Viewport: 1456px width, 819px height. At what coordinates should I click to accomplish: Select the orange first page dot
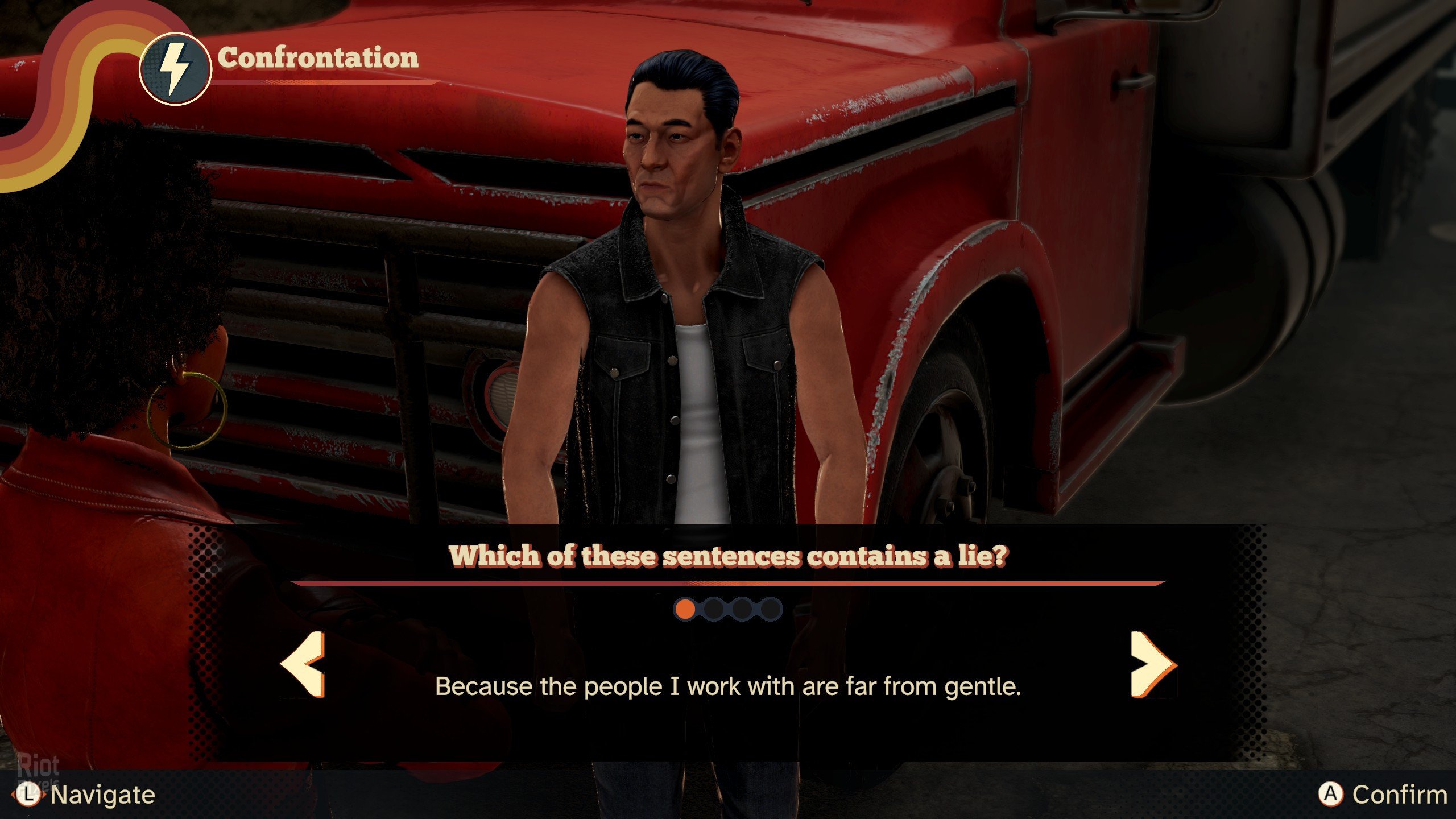685,609
